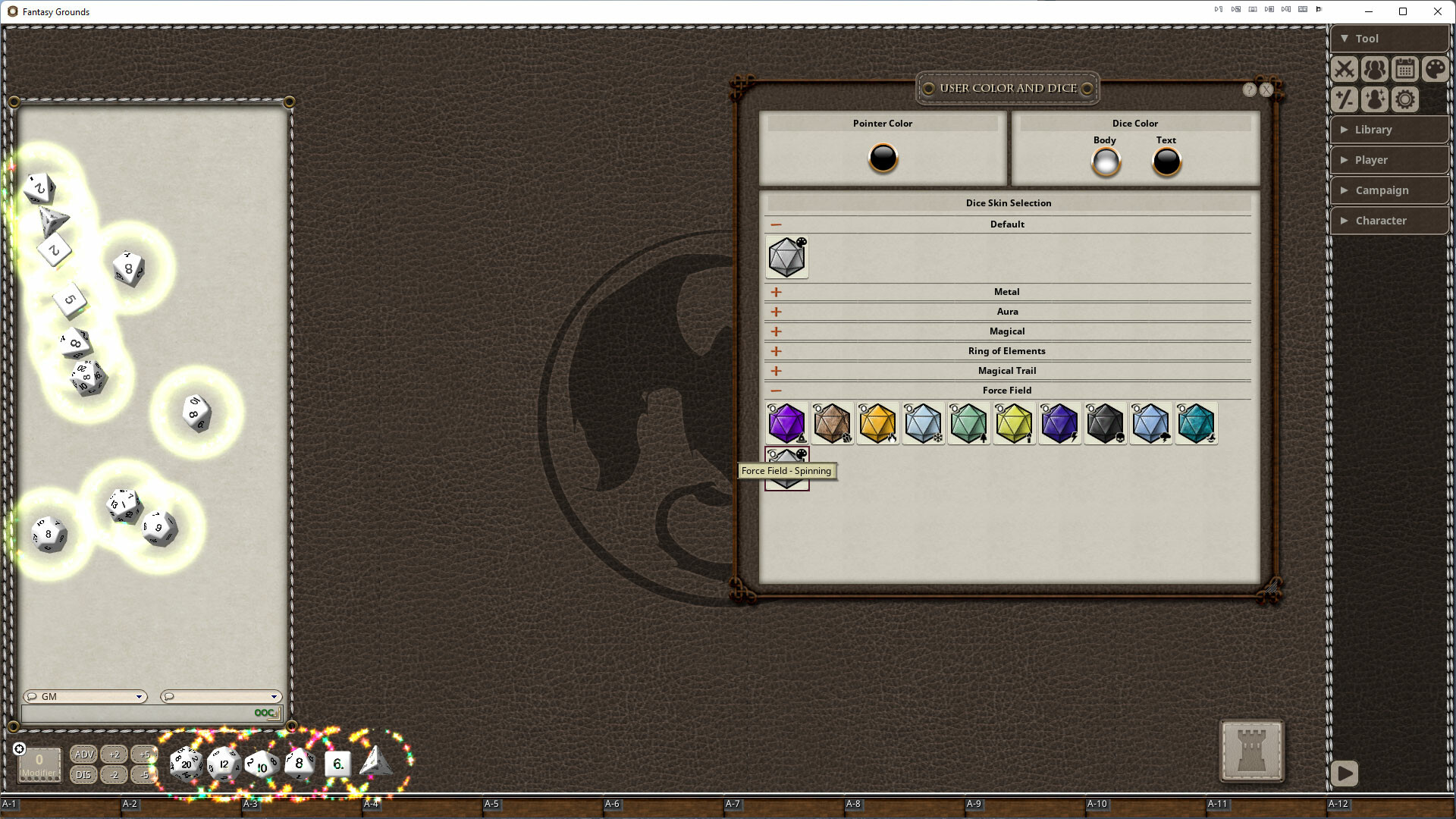
Task: Open the Combat Tracker crossed-swords icon
Action: tap(1344, 69)
